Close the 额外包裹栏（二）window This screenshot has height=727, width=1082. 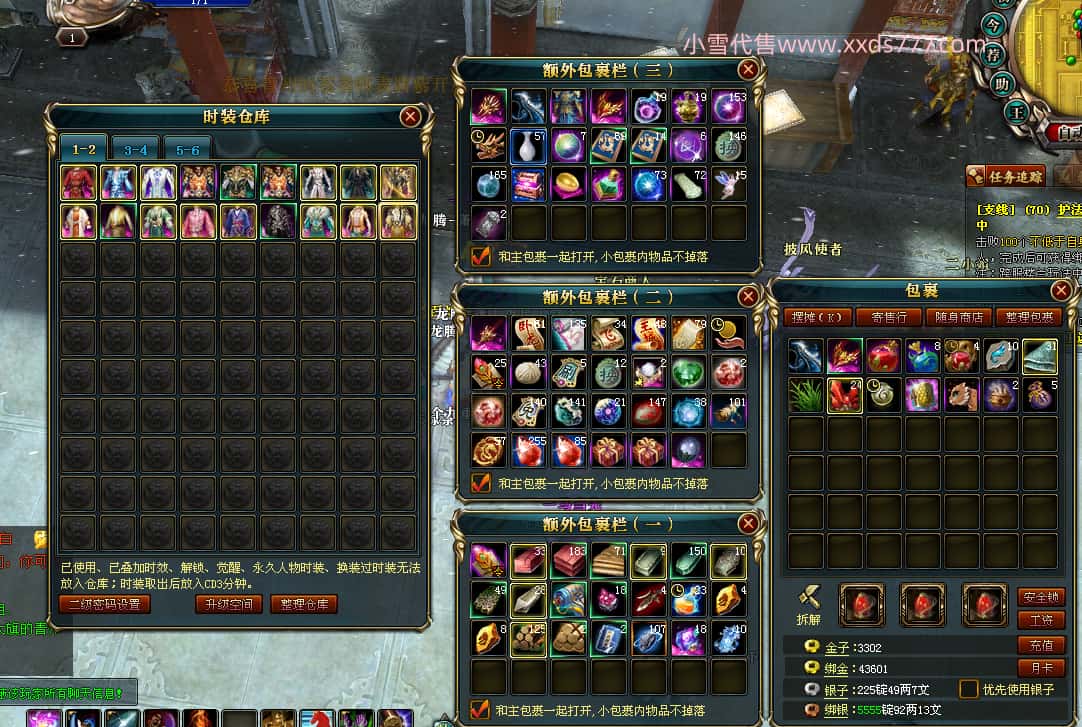click(x=748, y=296)
